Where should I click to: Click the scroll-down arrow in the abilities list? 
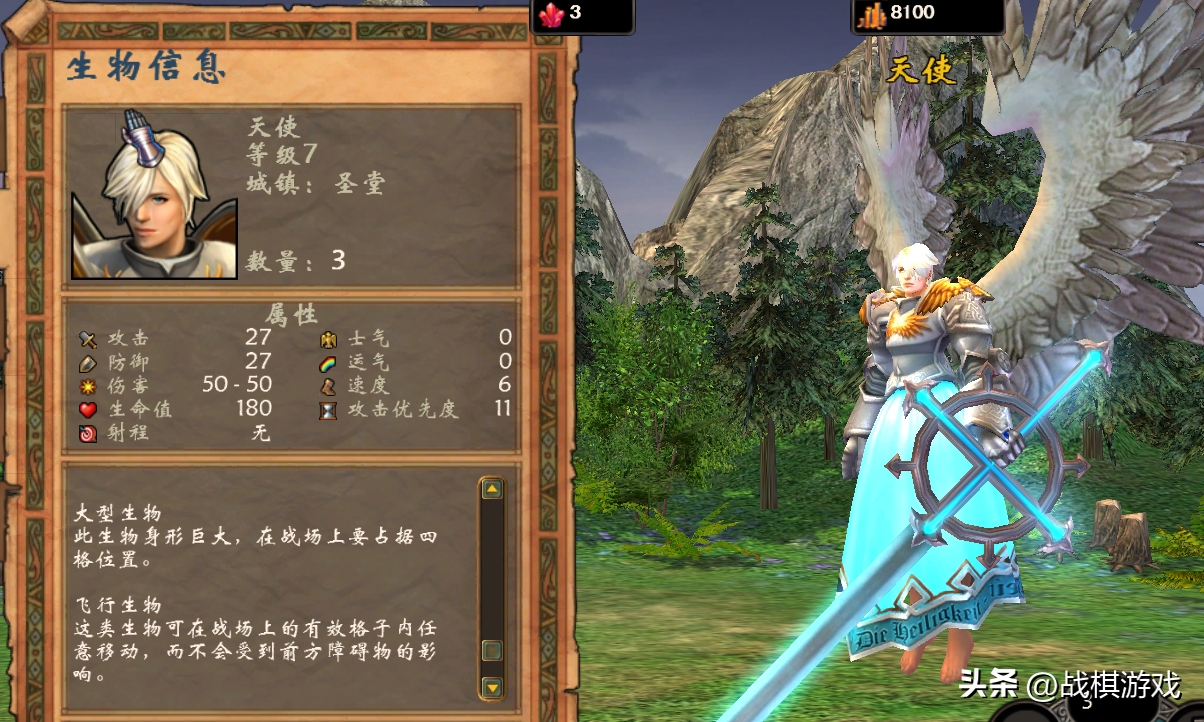pyautogui.click(x=491, y=687)
